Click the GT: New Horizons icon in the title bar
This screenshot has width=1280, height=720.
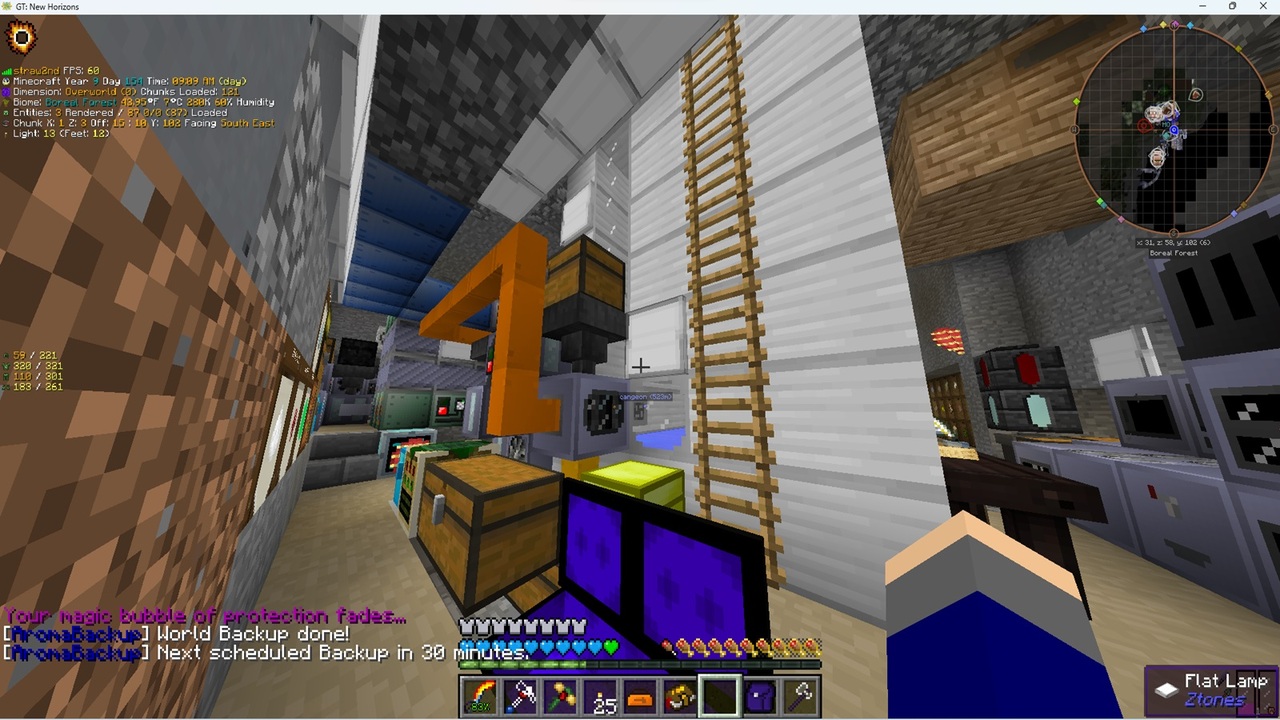[7, 7]
